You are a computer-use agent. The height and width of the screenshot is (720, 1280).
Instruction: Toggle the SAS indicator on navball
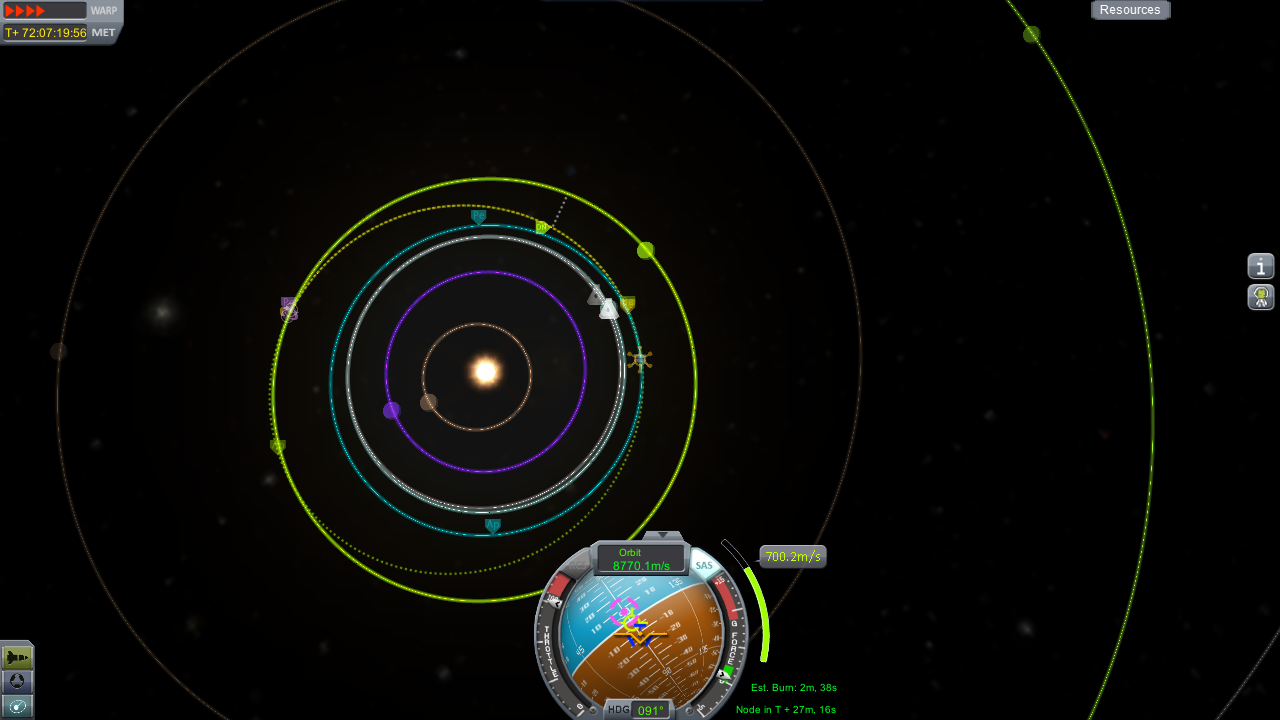704,566
